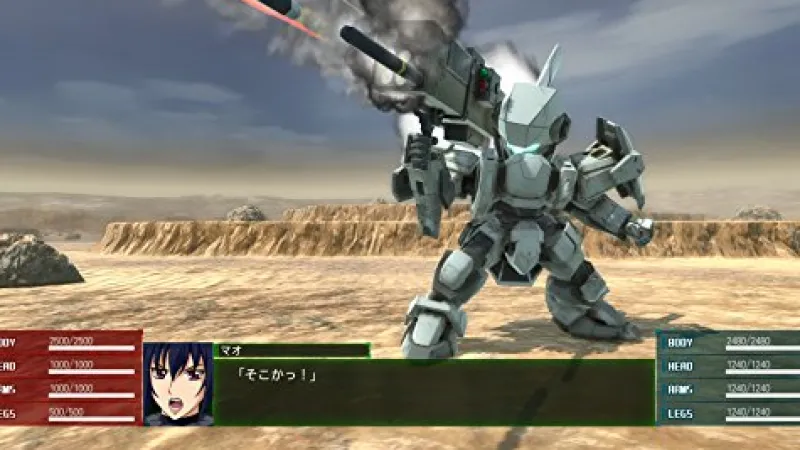Image resolution: width=800 pixels, height=450 pixels.
Task: Click the speaker portrait of マオ
Action: [177, 385]
